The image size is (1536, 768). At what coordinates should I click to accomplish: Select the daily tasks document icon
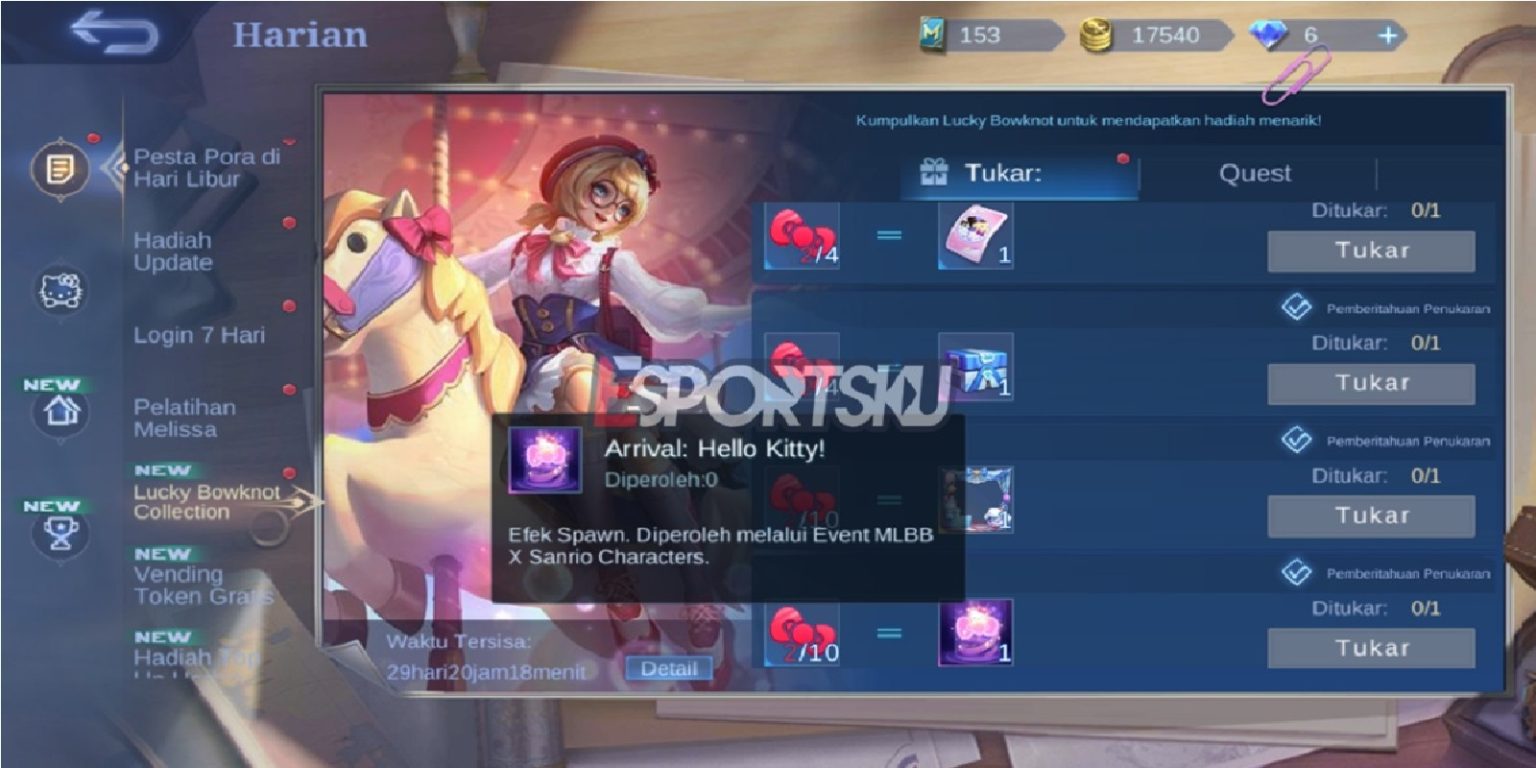59,170
